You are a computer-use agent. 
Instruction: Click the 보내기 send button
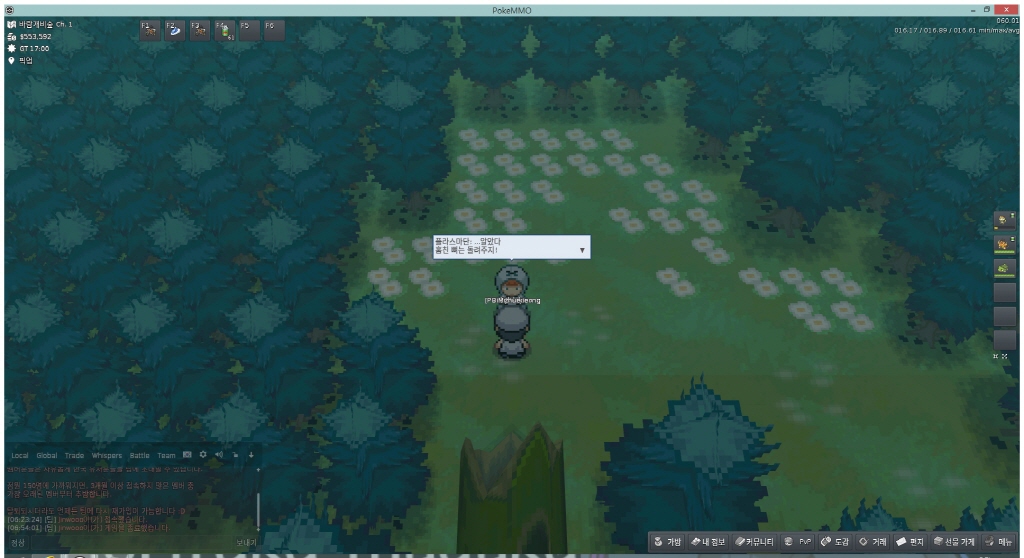pyautogui.click(x=246, y=543)
